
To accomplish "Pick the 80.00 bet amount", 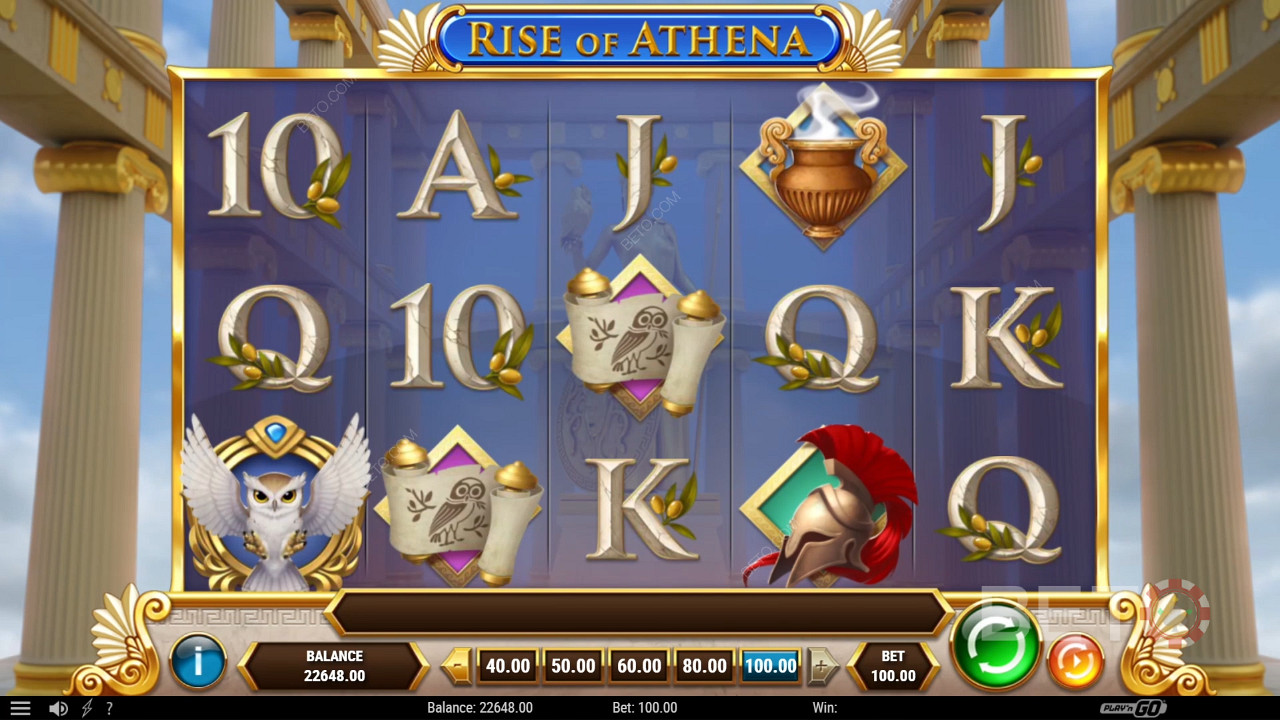I will click(x=704, y=666).
